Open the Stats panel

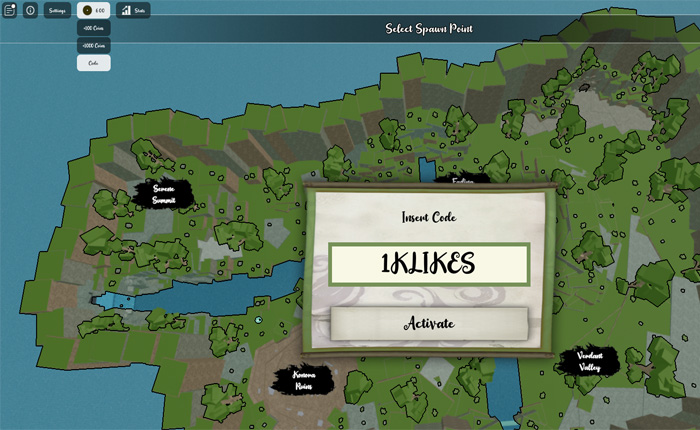tap(134, 10)
